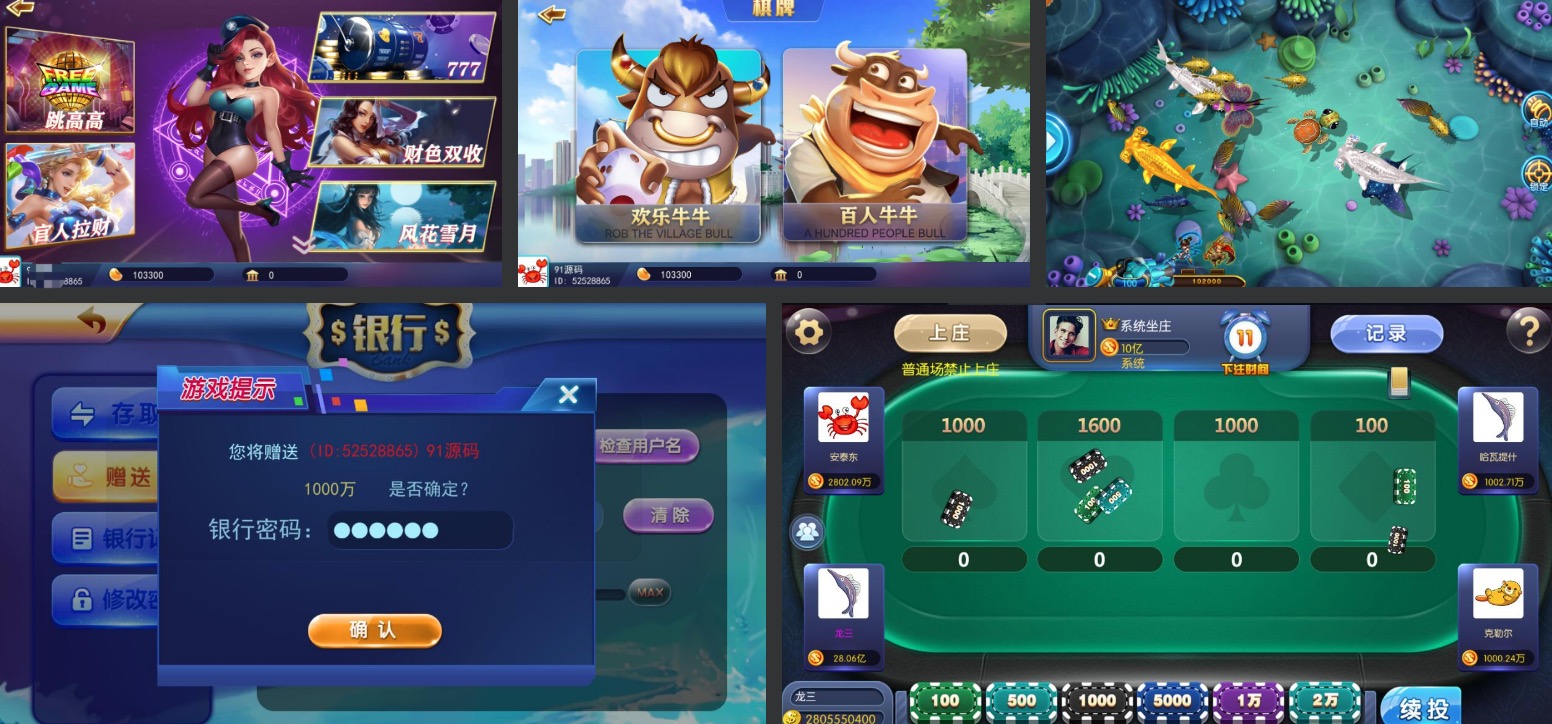Open the settings gear on the niuniu table
Image resolution: width=1552 pixels, height=724 pixels.
tap(808, 330)
